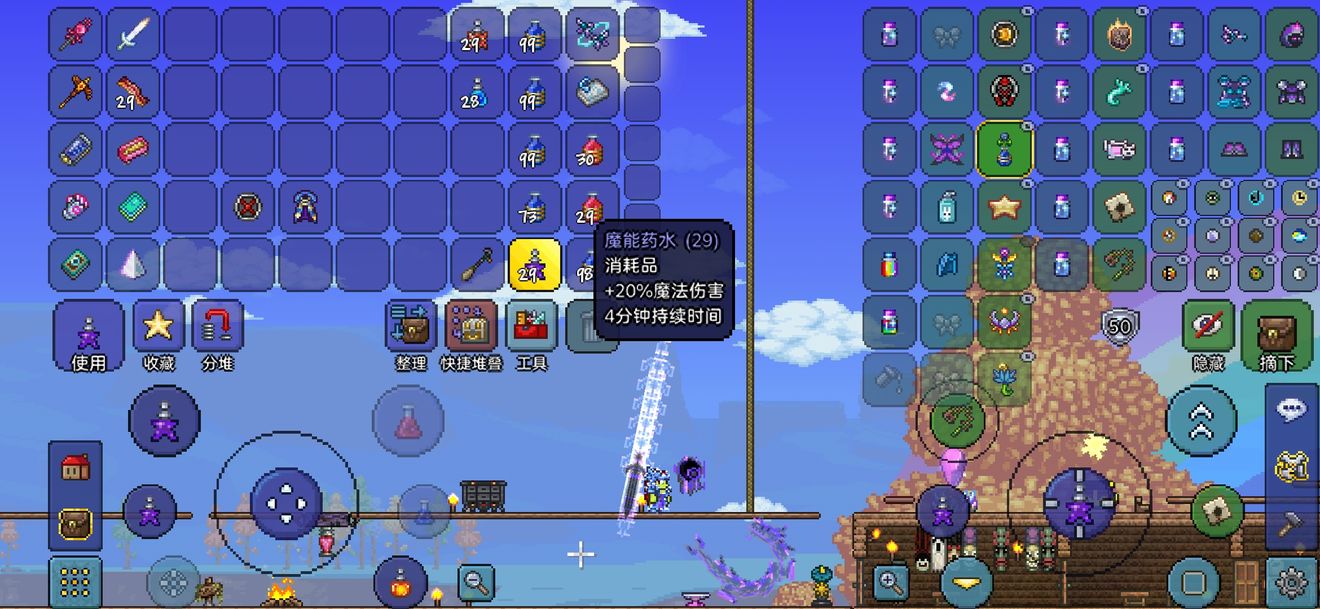Select the sword in inventory

133,35
